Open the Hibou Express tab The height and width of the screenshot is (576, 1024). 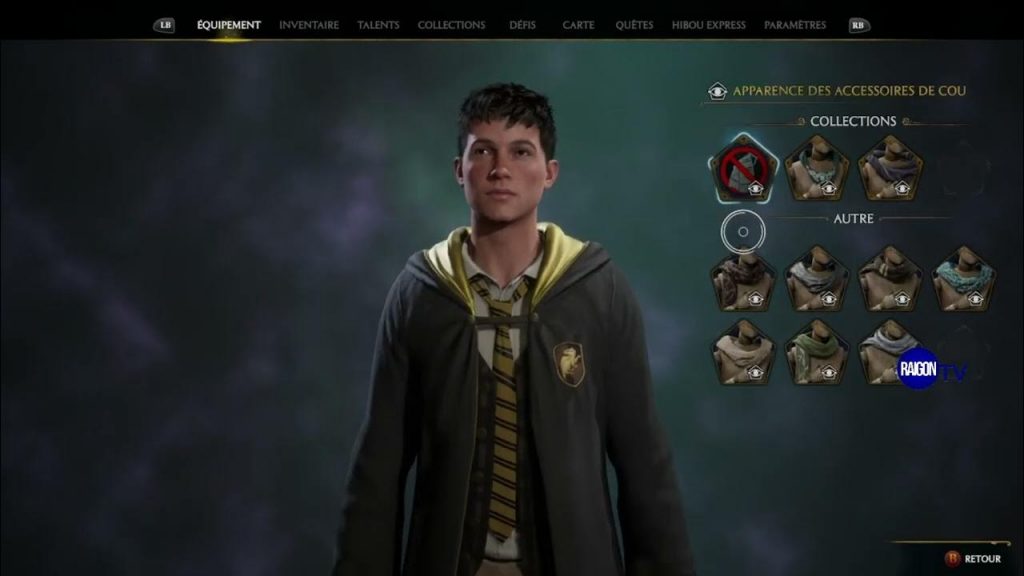pyautogui.click(x=708, y=25)
